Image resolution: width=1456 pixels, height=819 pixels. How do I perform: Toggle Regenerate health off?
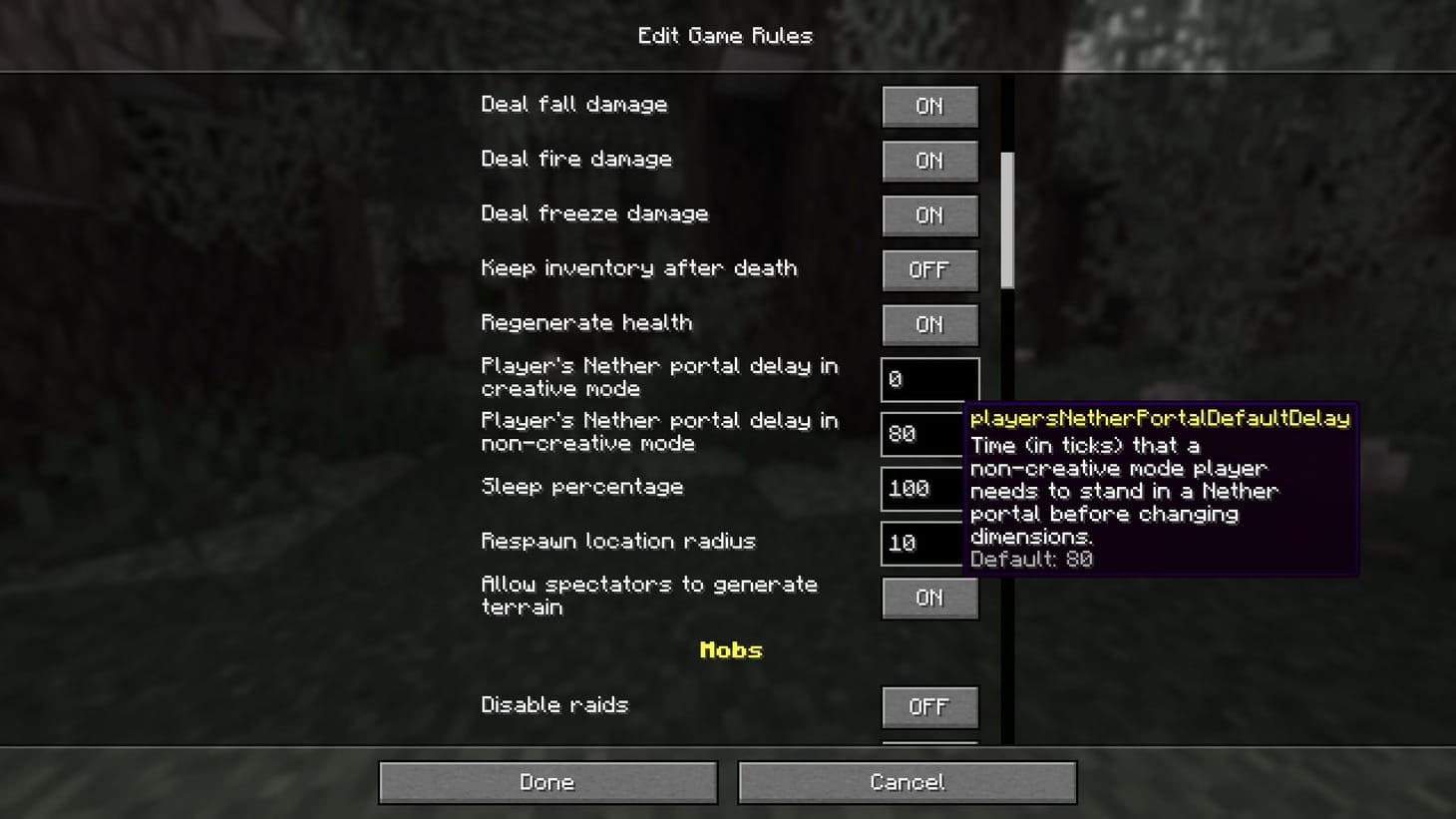click(x=928, y=324)
